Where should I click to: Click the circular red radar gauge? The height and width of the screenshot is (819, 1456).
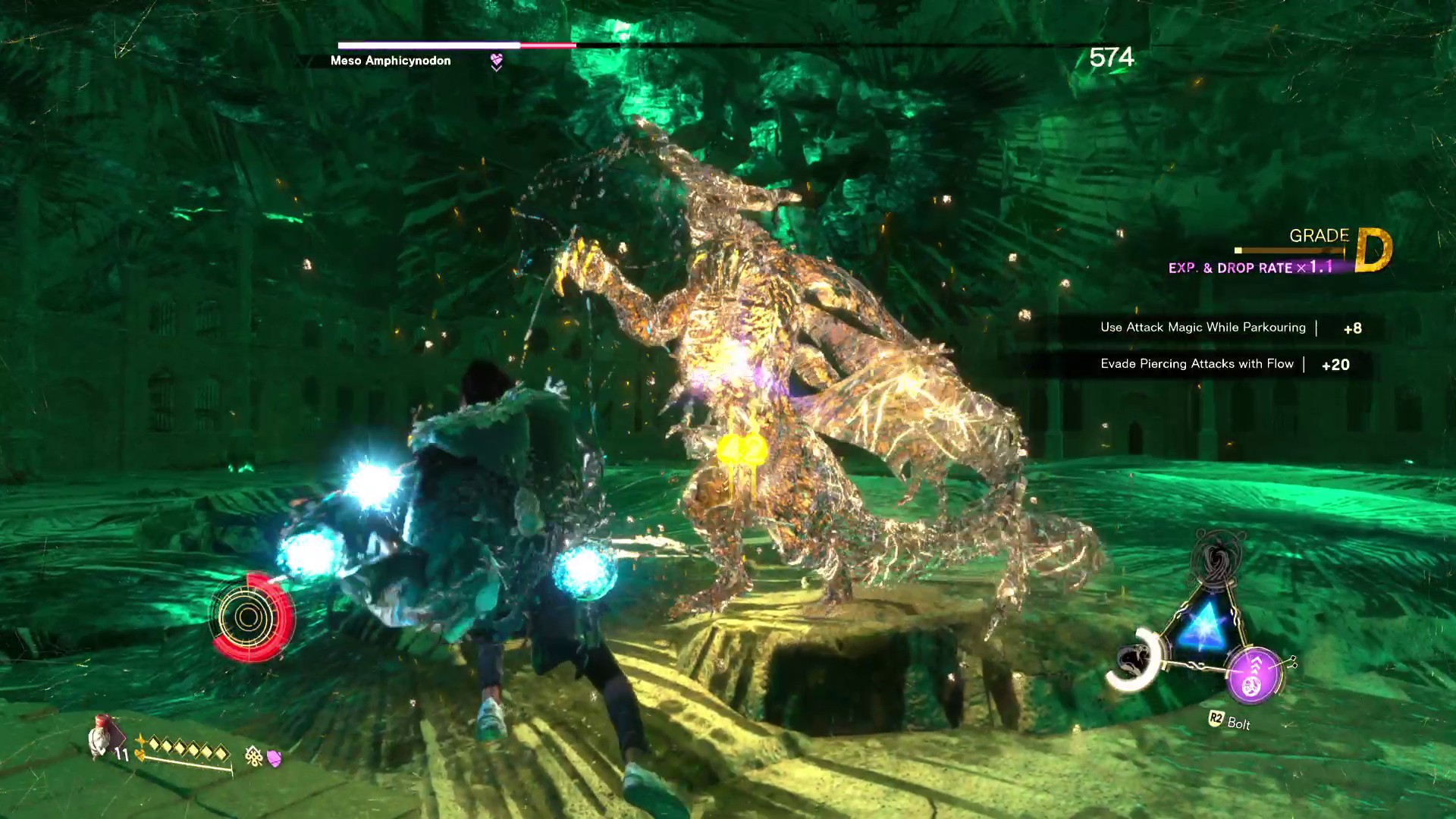[x=249, y=617]
